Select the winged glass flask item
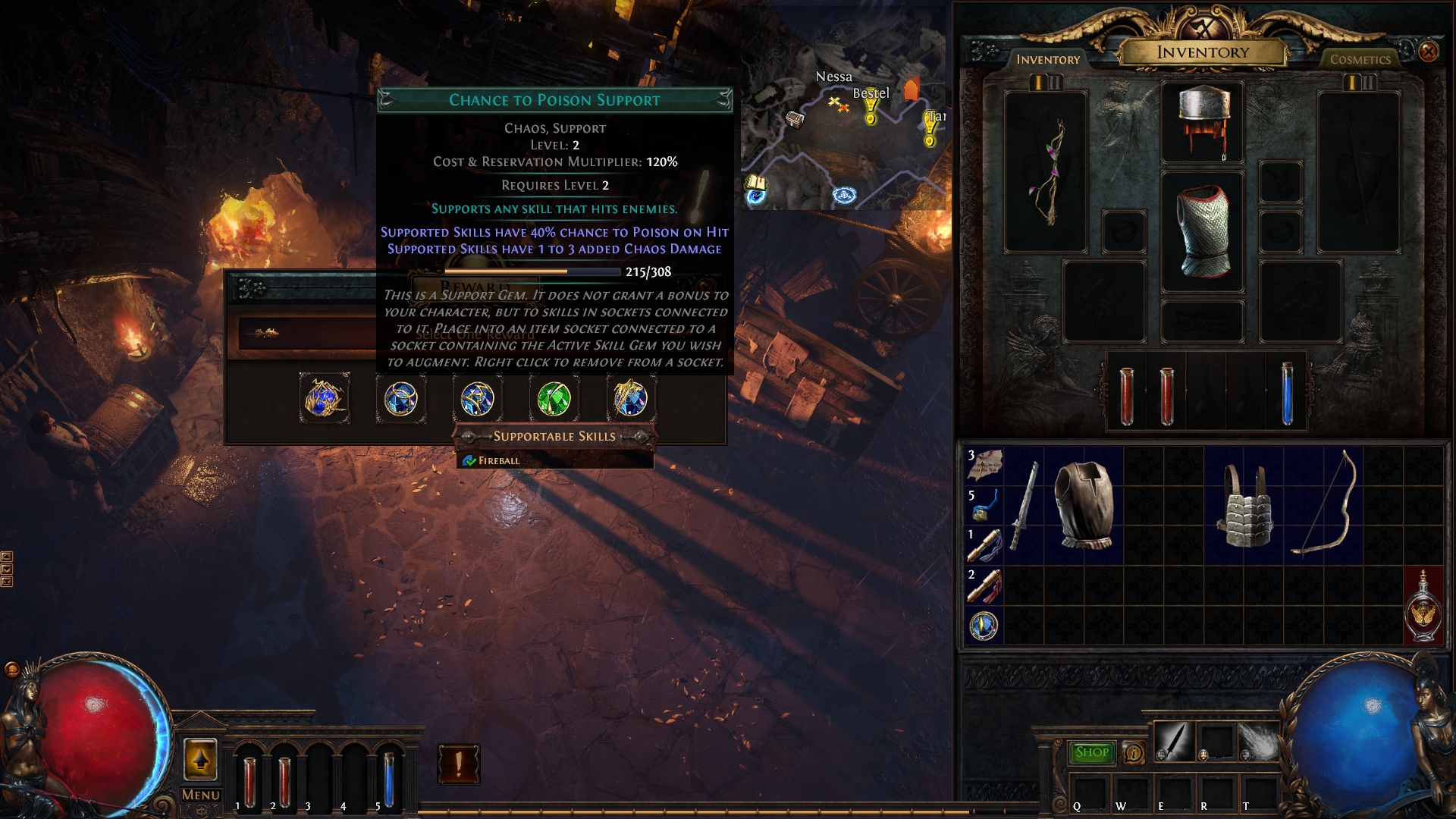 [x=1423, y=605]
